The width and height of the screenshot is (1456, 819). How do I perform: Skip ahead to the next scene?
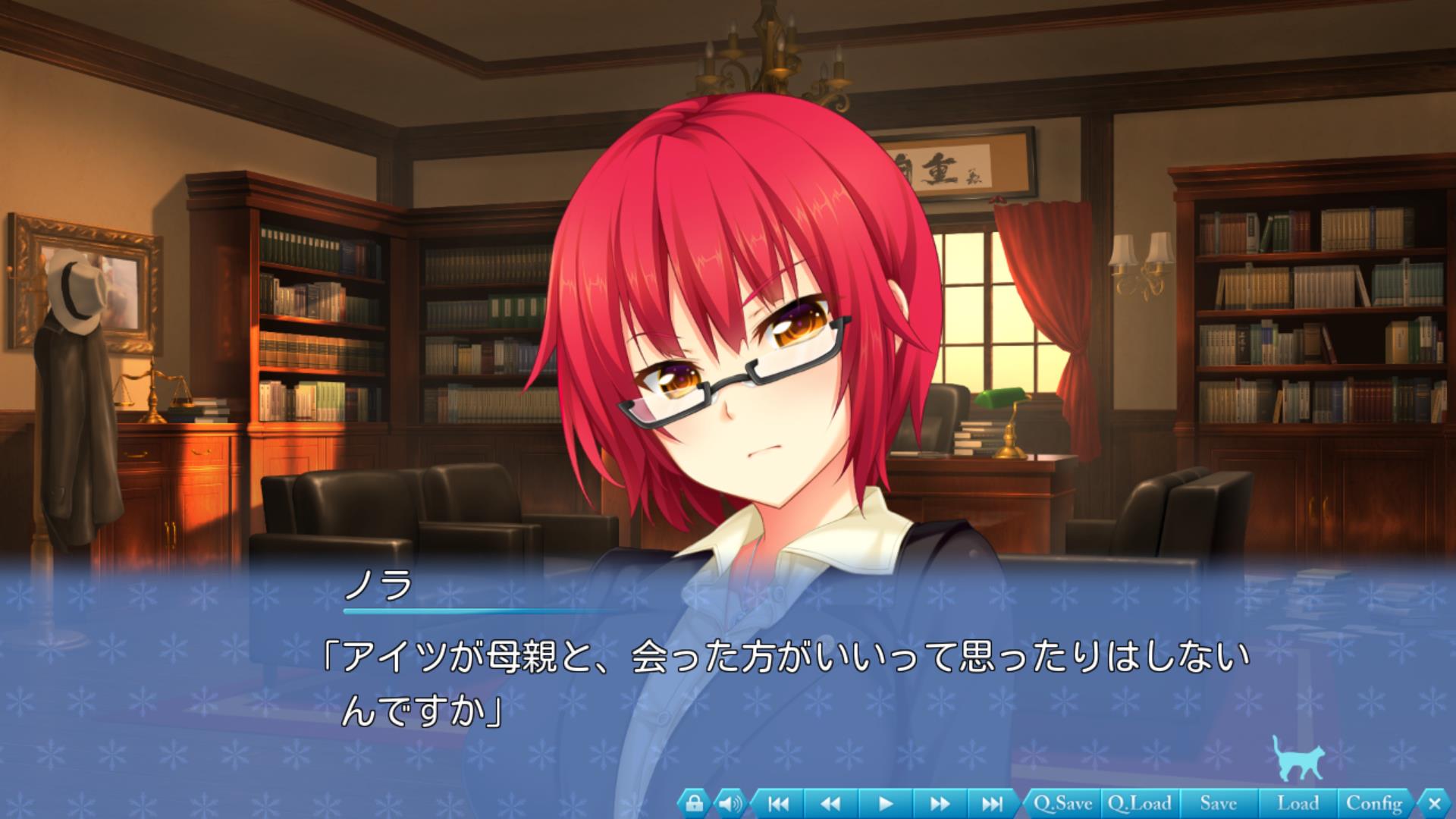(x=992, y=803)
